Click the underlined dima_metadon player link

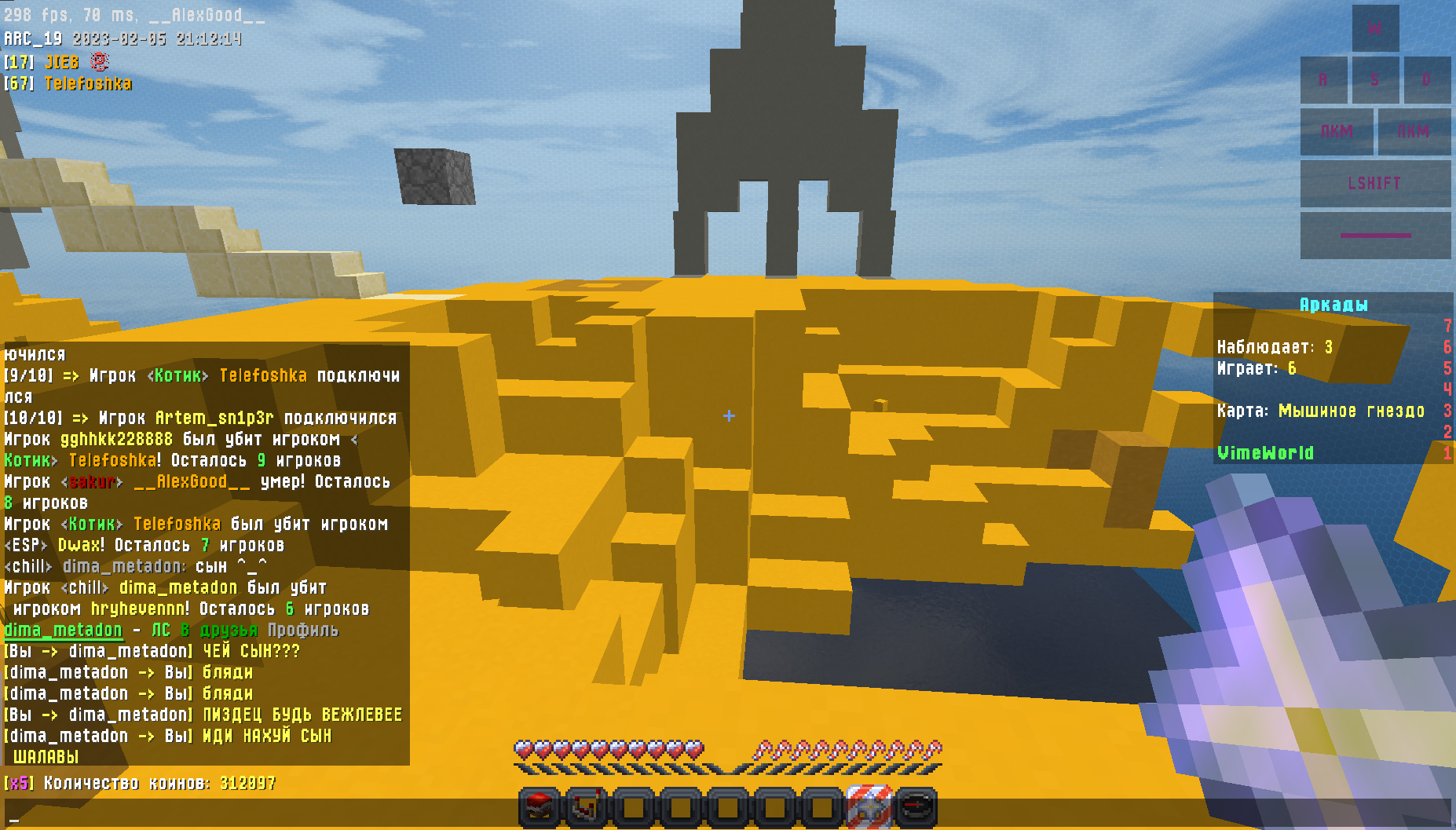point(64,631)
